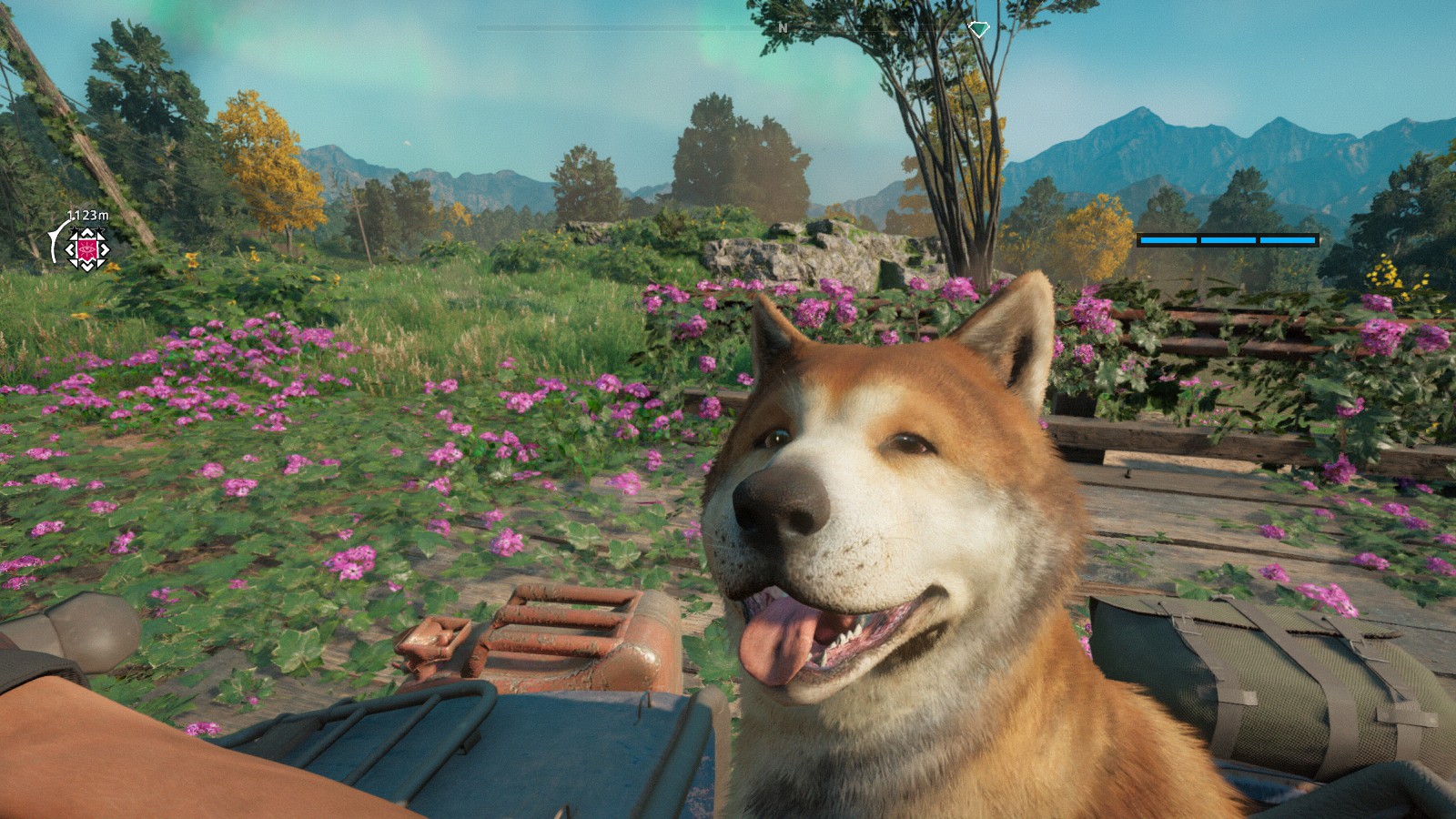Click the downward chevron below the outpost emblem
Image resolution: width=1456 pixels, height=819 pixels.
click(87, 265)
